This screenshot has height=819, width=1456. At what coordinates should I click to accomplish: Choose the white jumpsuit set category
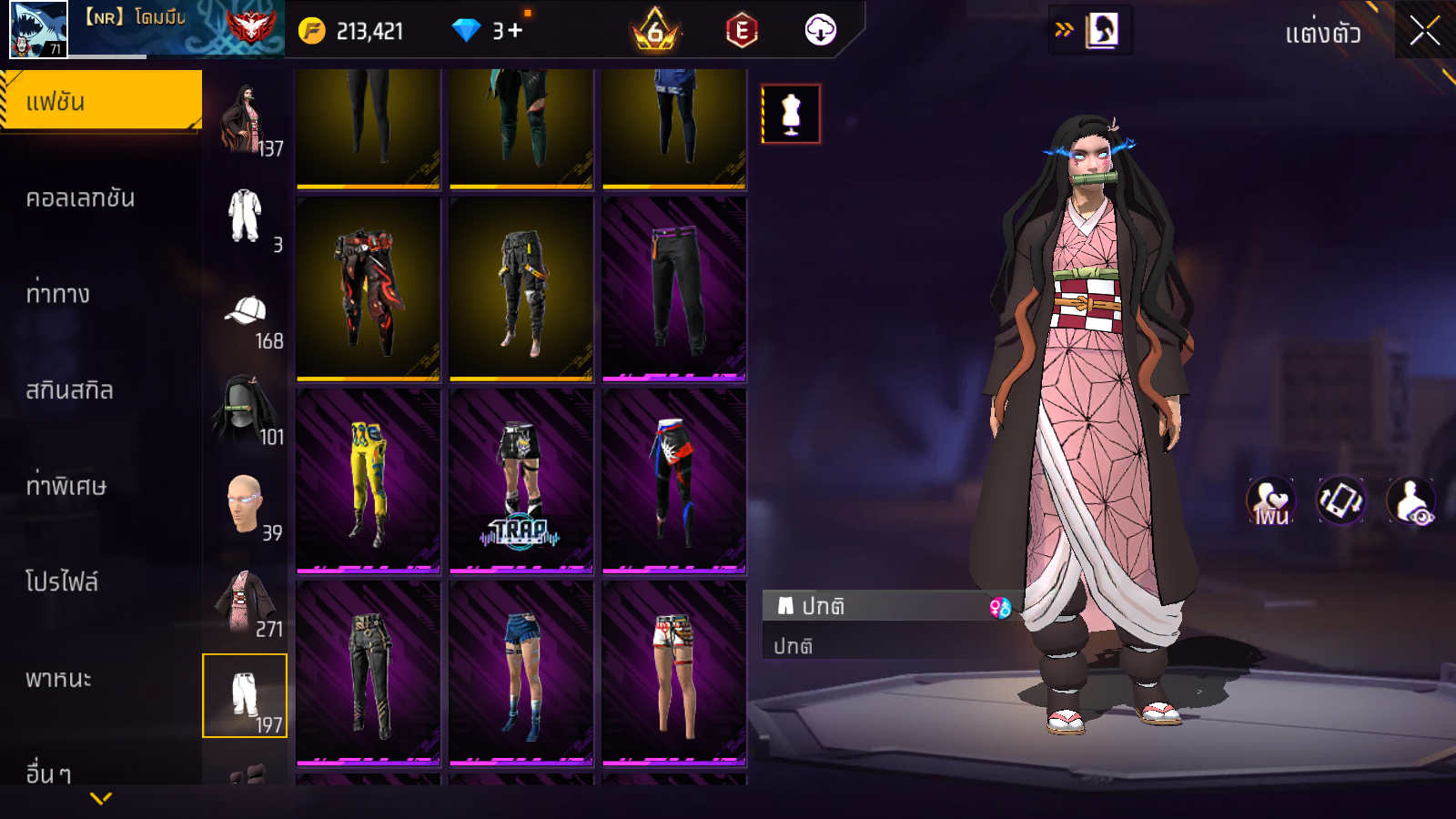245,217
